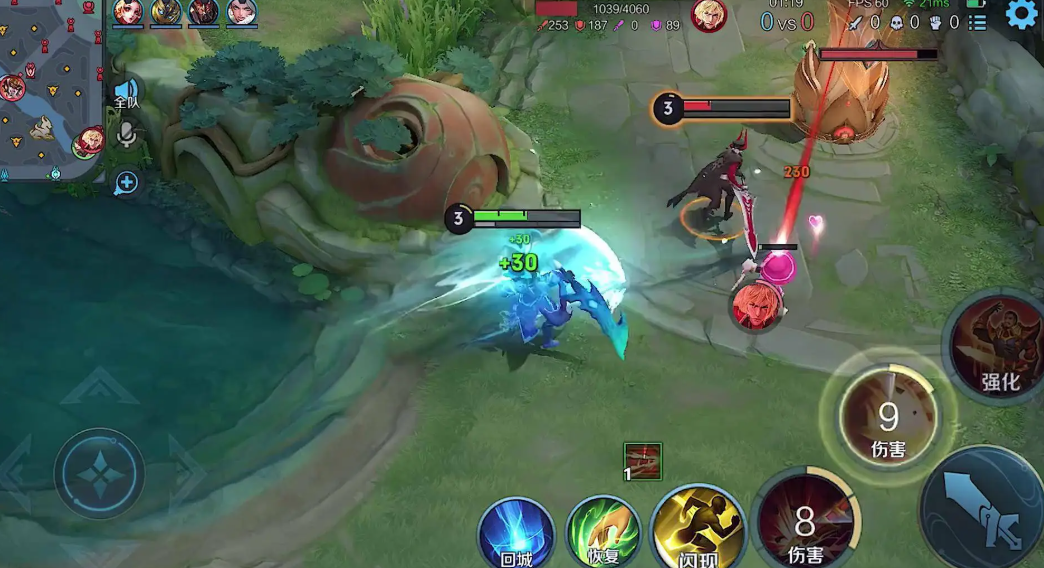Target the enemy hero portrait beside the attack button
This screenshot has height=568, width=1044.
753,306
